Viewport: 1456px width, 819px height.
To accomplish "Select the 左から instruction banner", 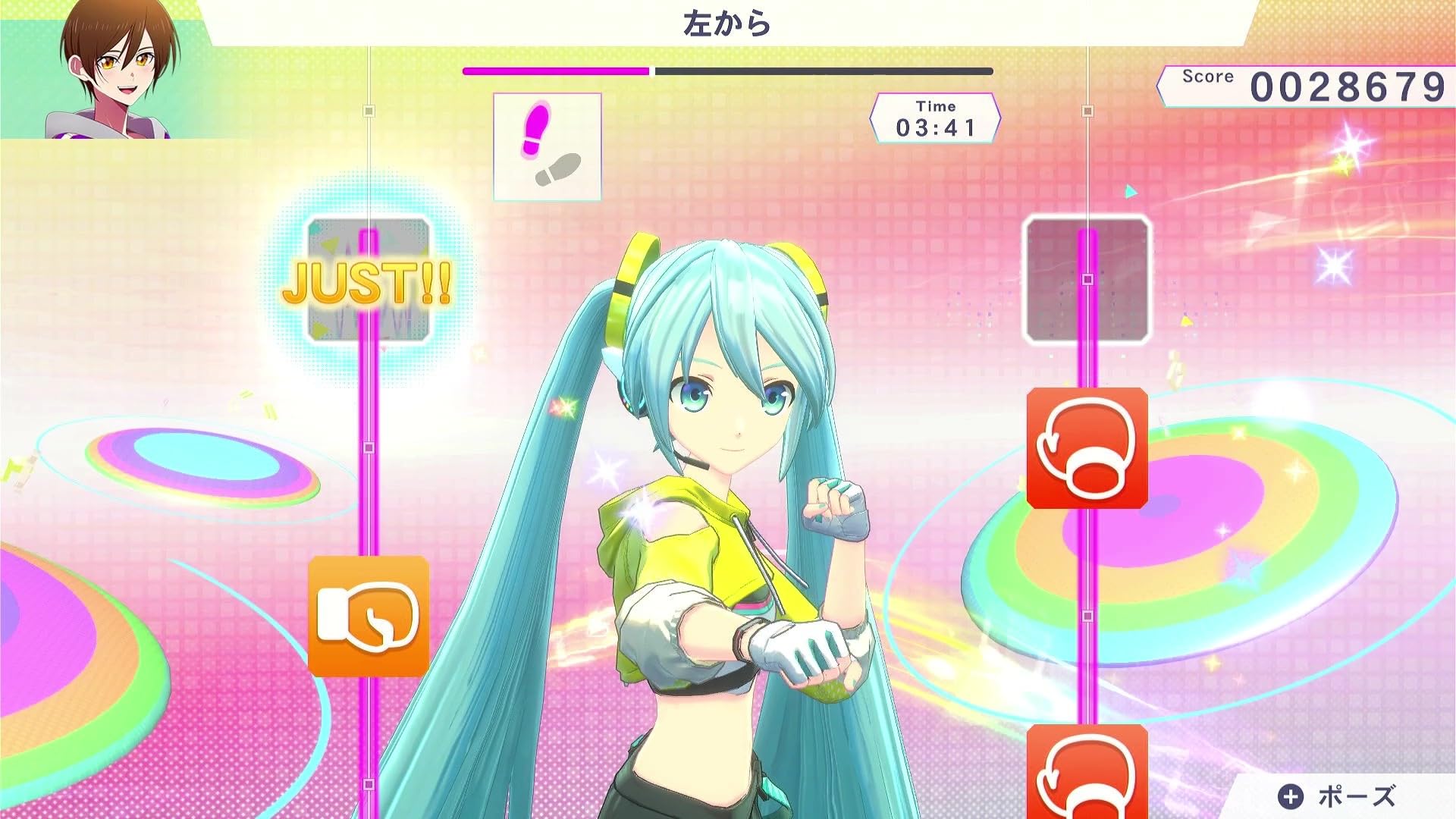I will pos(726,21).
